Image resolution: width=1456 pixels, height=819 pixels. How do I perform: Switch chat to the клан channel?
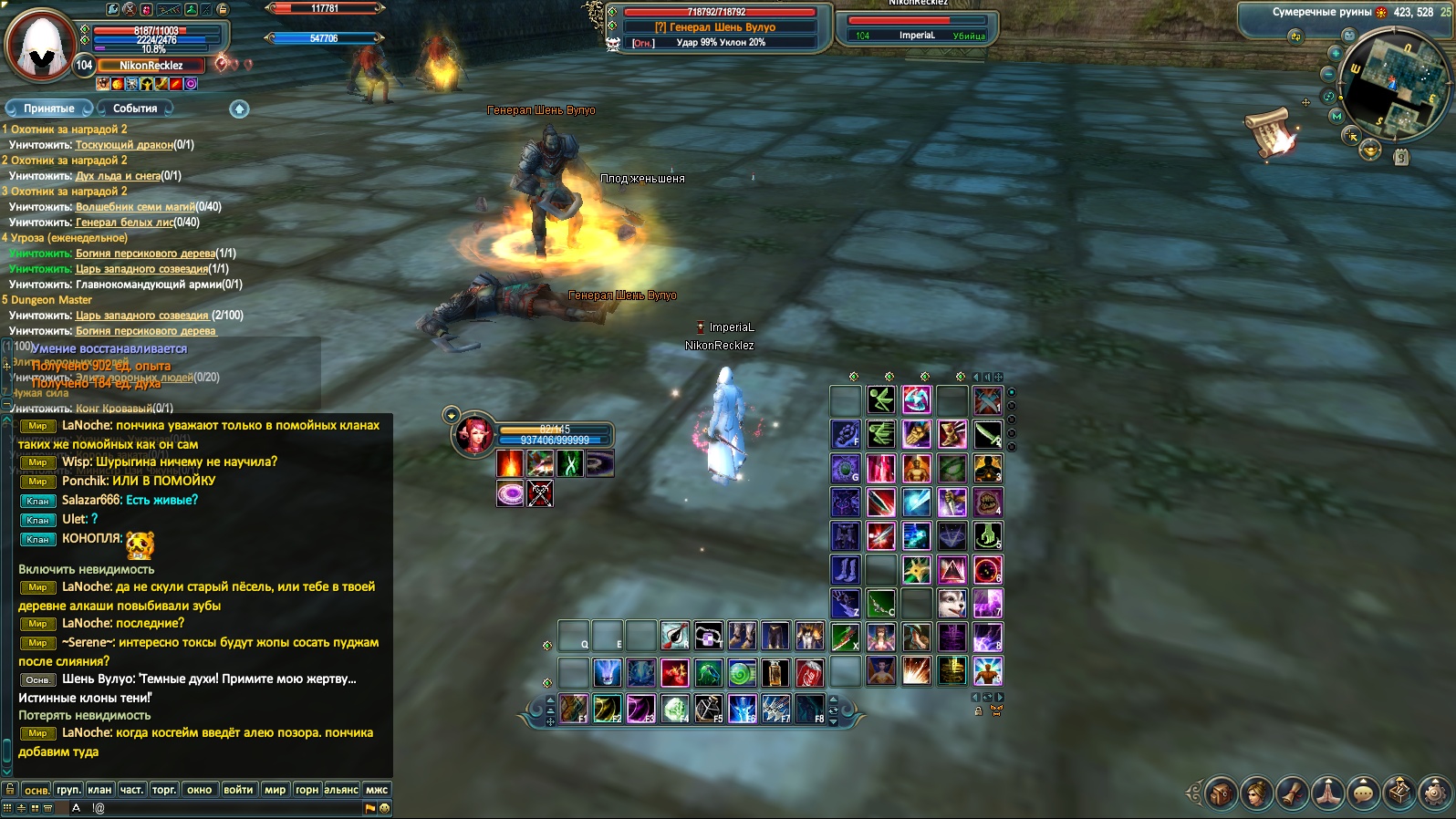pos(99,790)
